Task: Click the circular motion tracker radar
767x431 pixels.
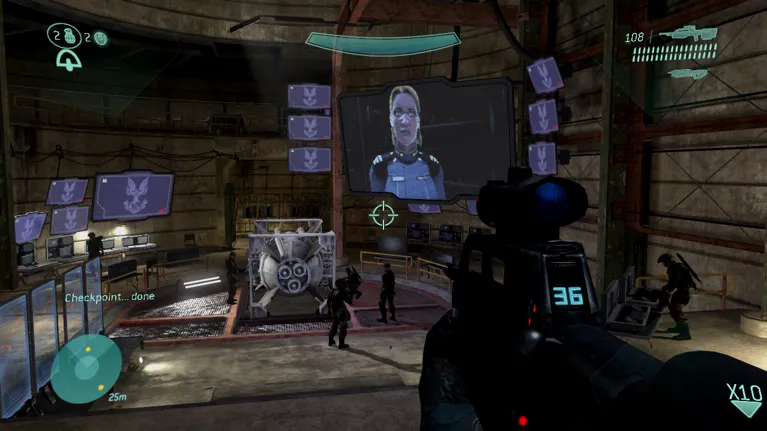Action: (86, 368)
